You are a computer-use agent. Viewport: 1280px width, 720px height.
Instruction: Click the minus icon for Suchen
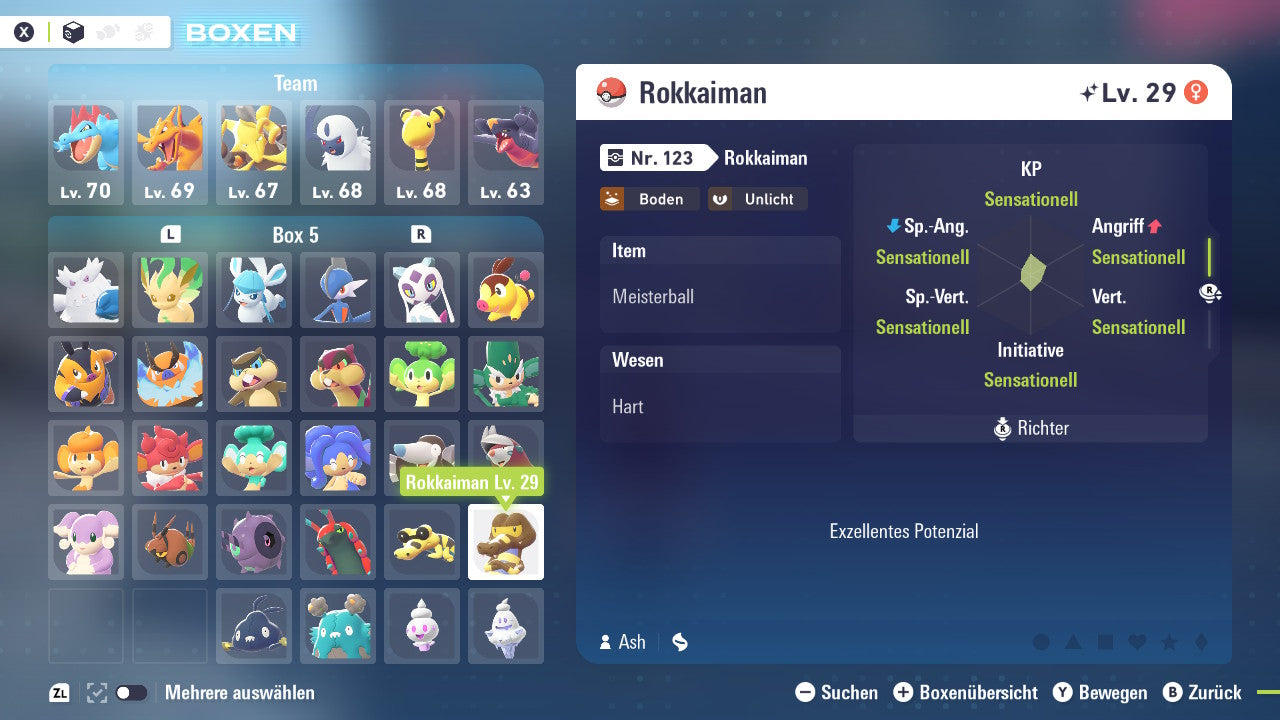(x=805, y=692)
